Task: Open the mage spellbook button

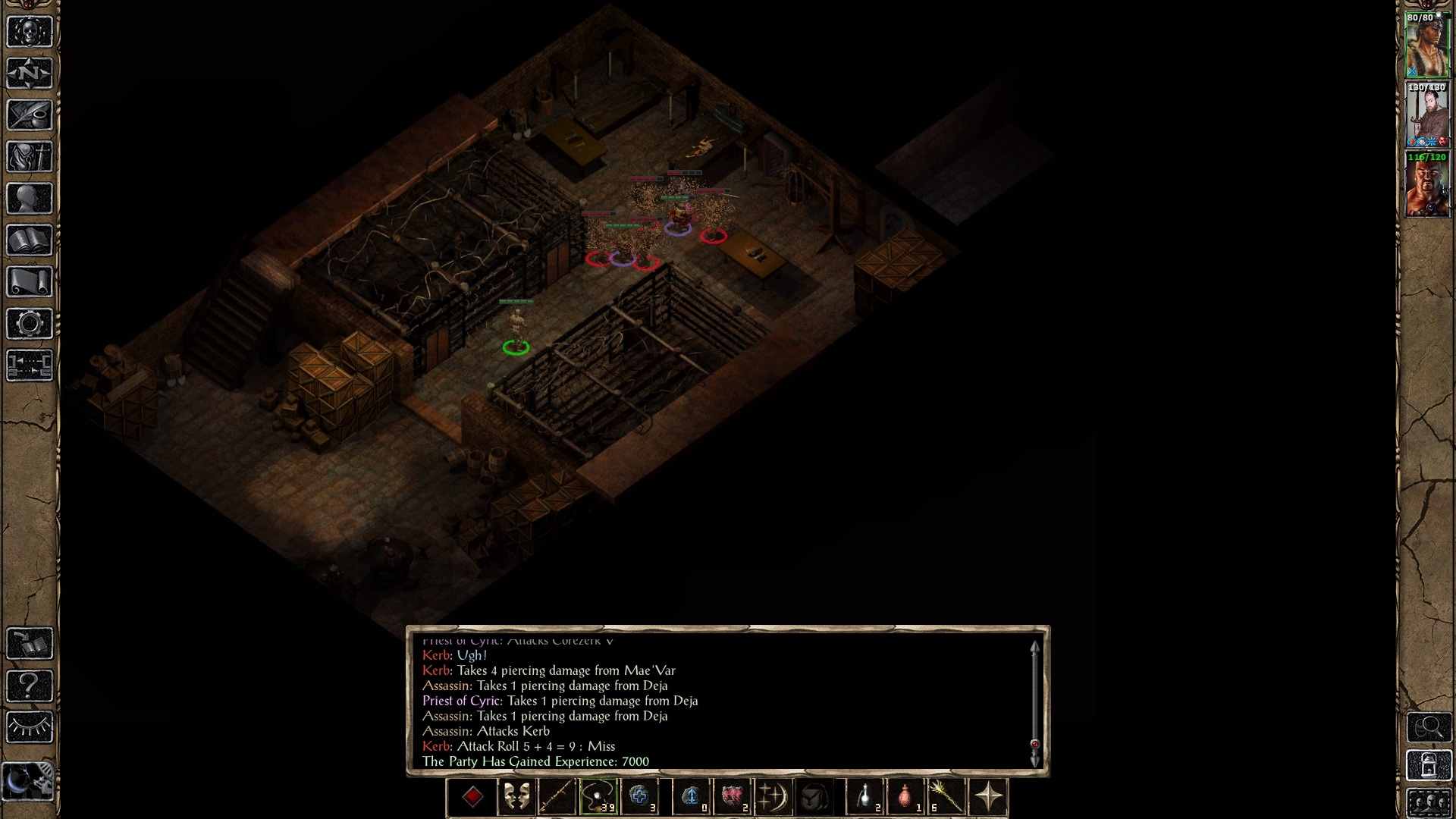Action: pos(30,240)
